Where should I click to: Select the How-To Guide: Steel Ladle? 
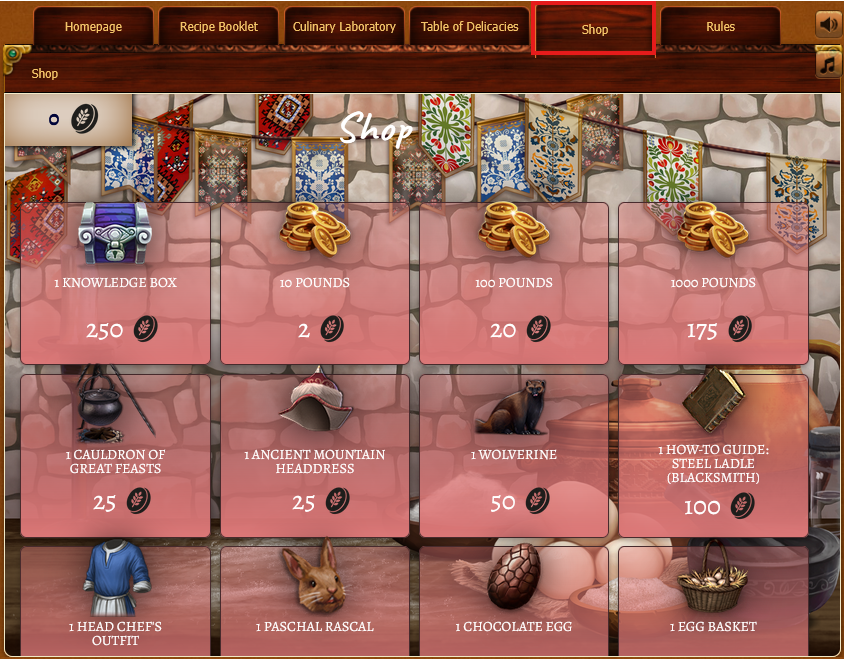click(x=712, y=456)
